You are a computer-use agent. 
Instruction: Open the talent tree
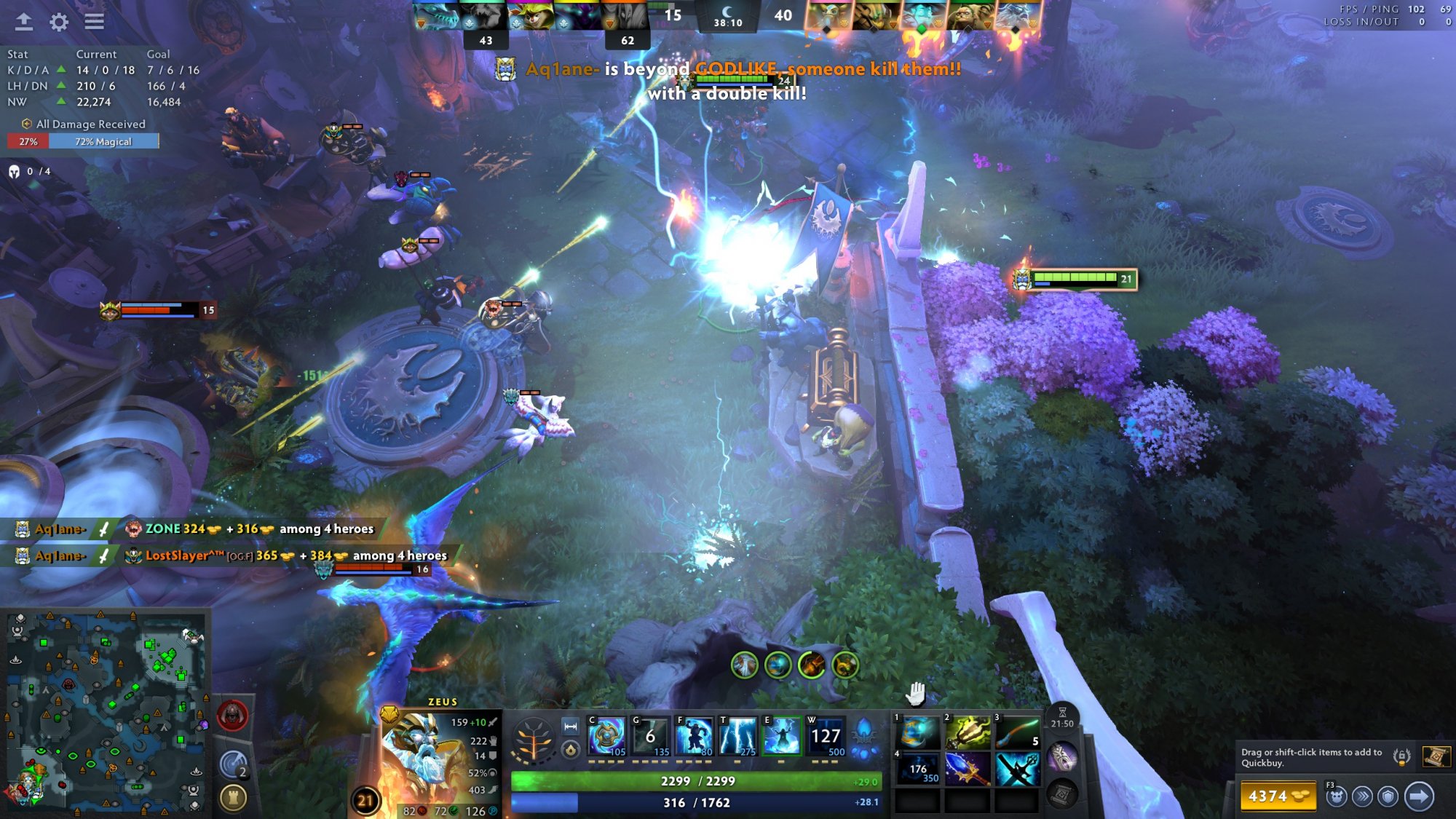[534, 739]
